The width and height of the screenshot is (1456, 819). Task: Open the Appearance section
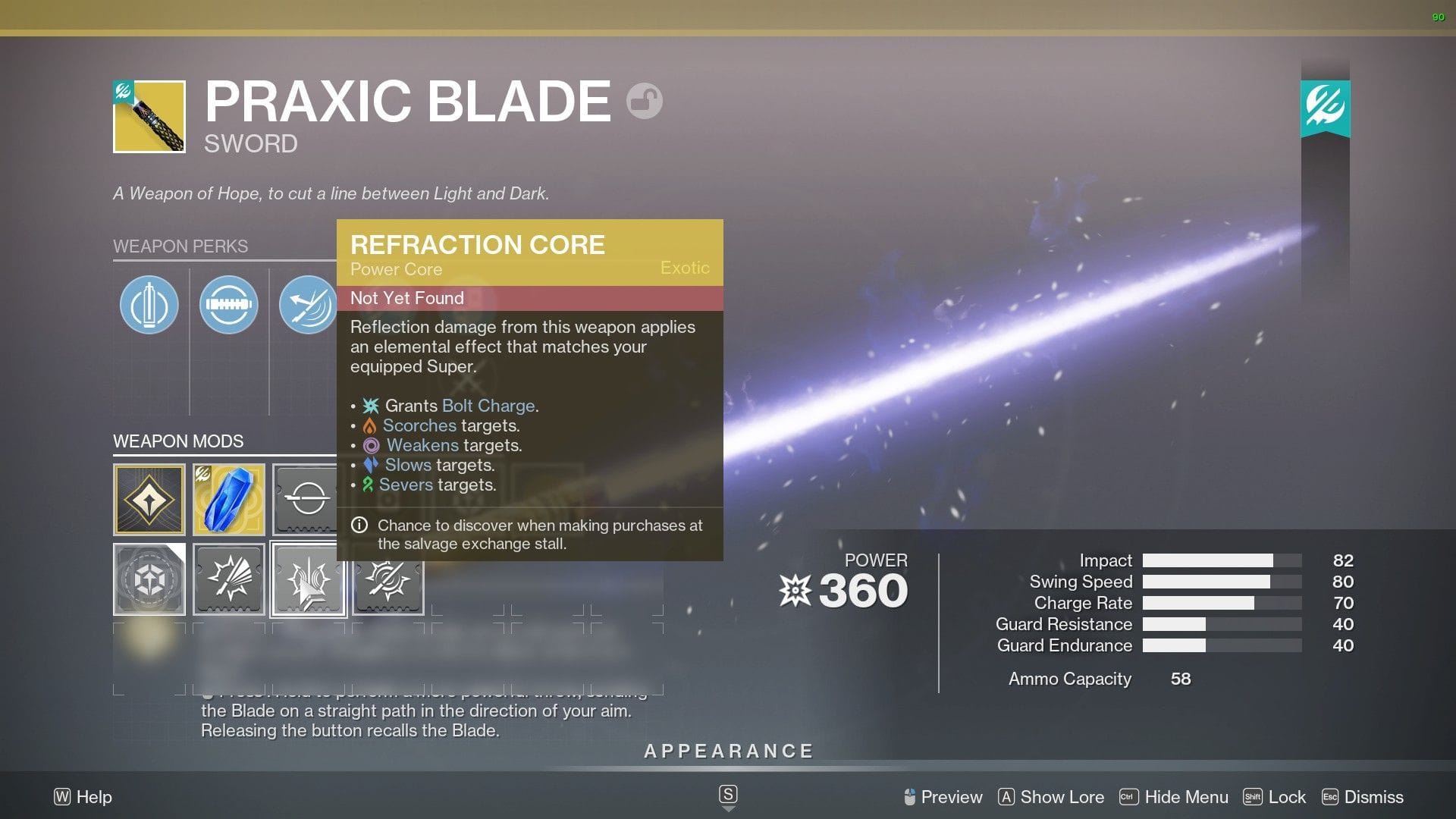coord(728,751)
